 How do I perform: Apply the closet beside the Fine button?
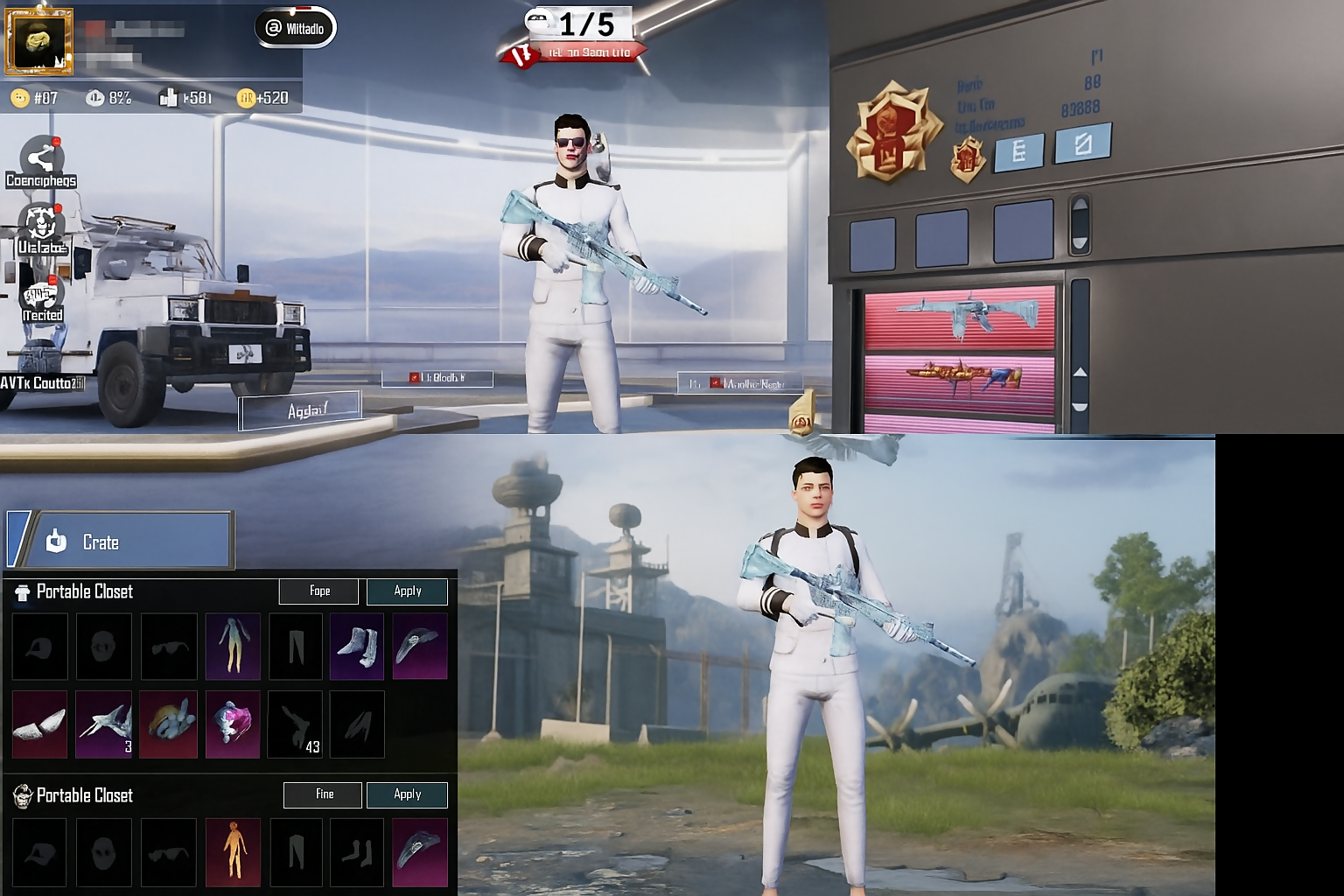coord(407,794)
